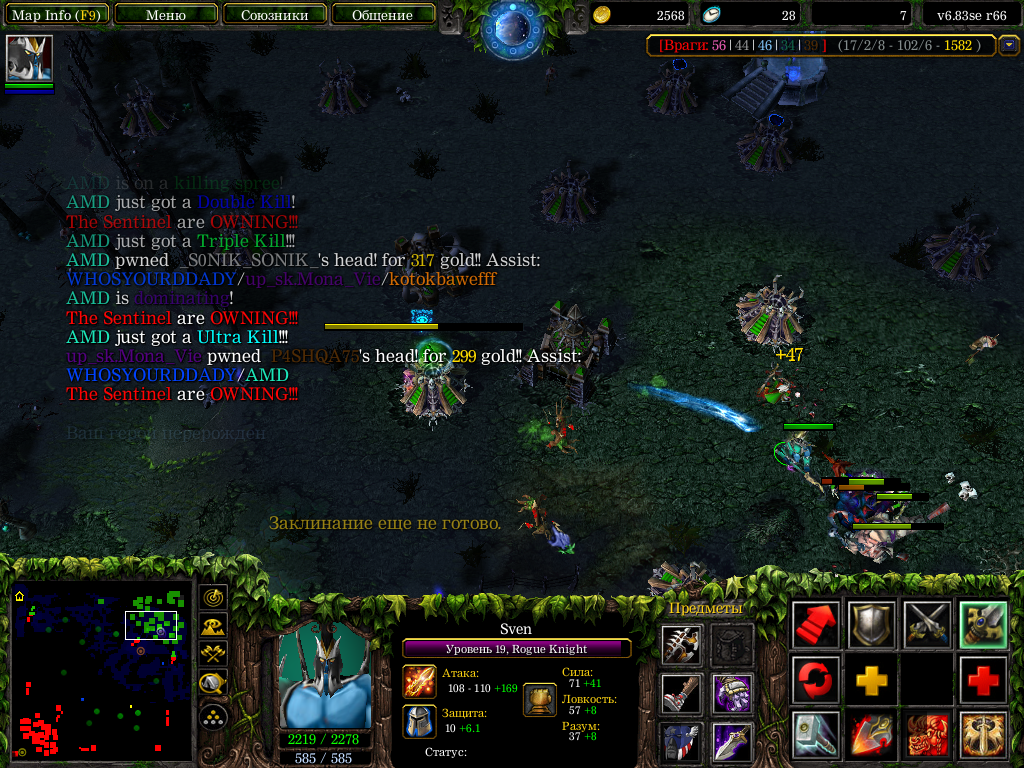
Task: Cast the Storm Bolt hammer ability
Action: coord(815,735)
